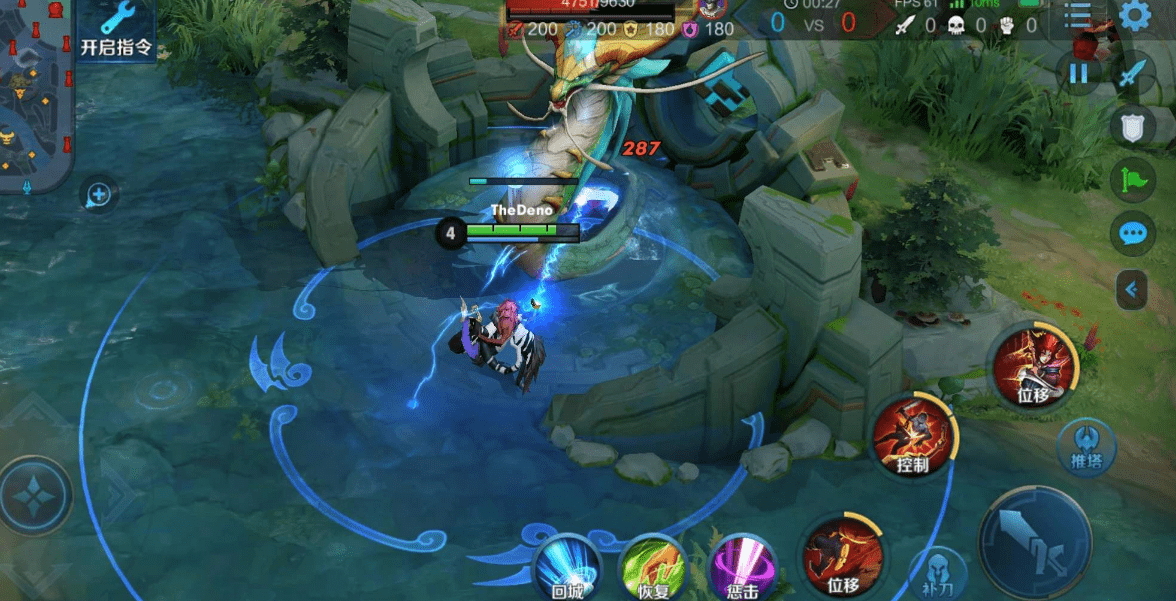Send the shield defend signal
The height and width of the screenshot is (601, 1176).
click(1132, 126)
